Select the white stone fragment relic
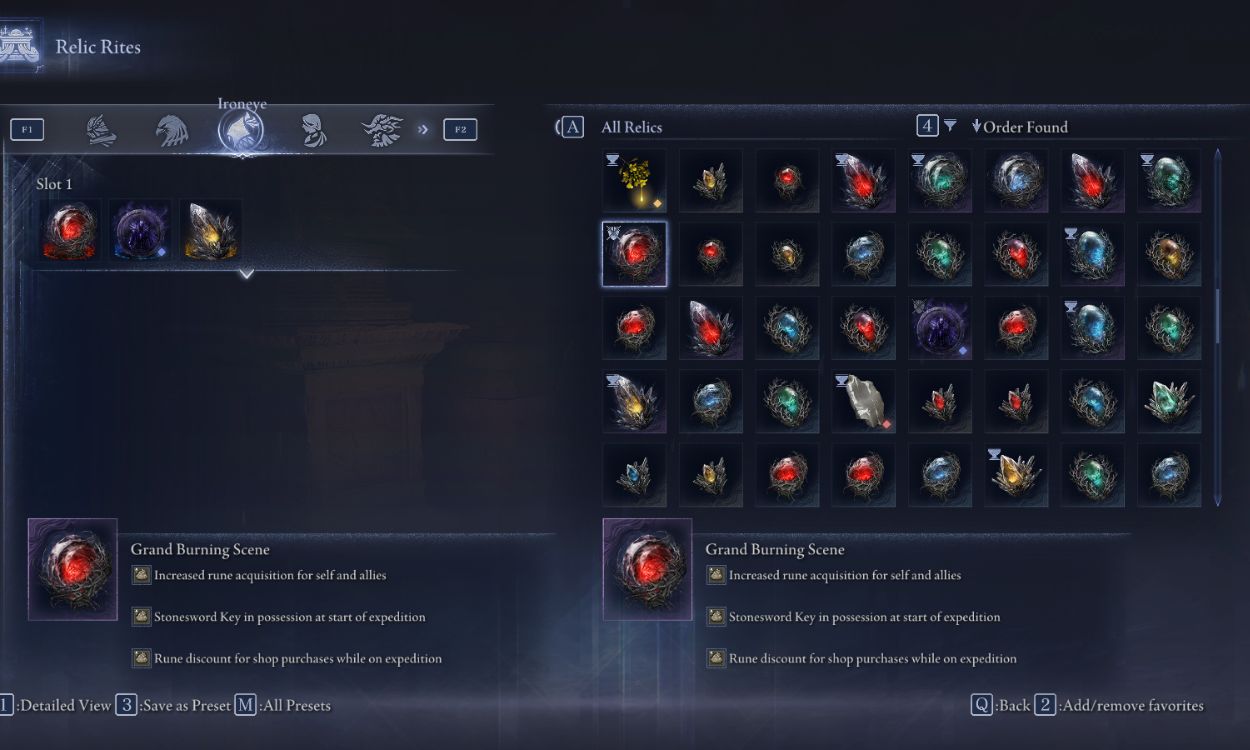Screen dimensions: 1250x750 pyautogui.click(x=864, y=402)
